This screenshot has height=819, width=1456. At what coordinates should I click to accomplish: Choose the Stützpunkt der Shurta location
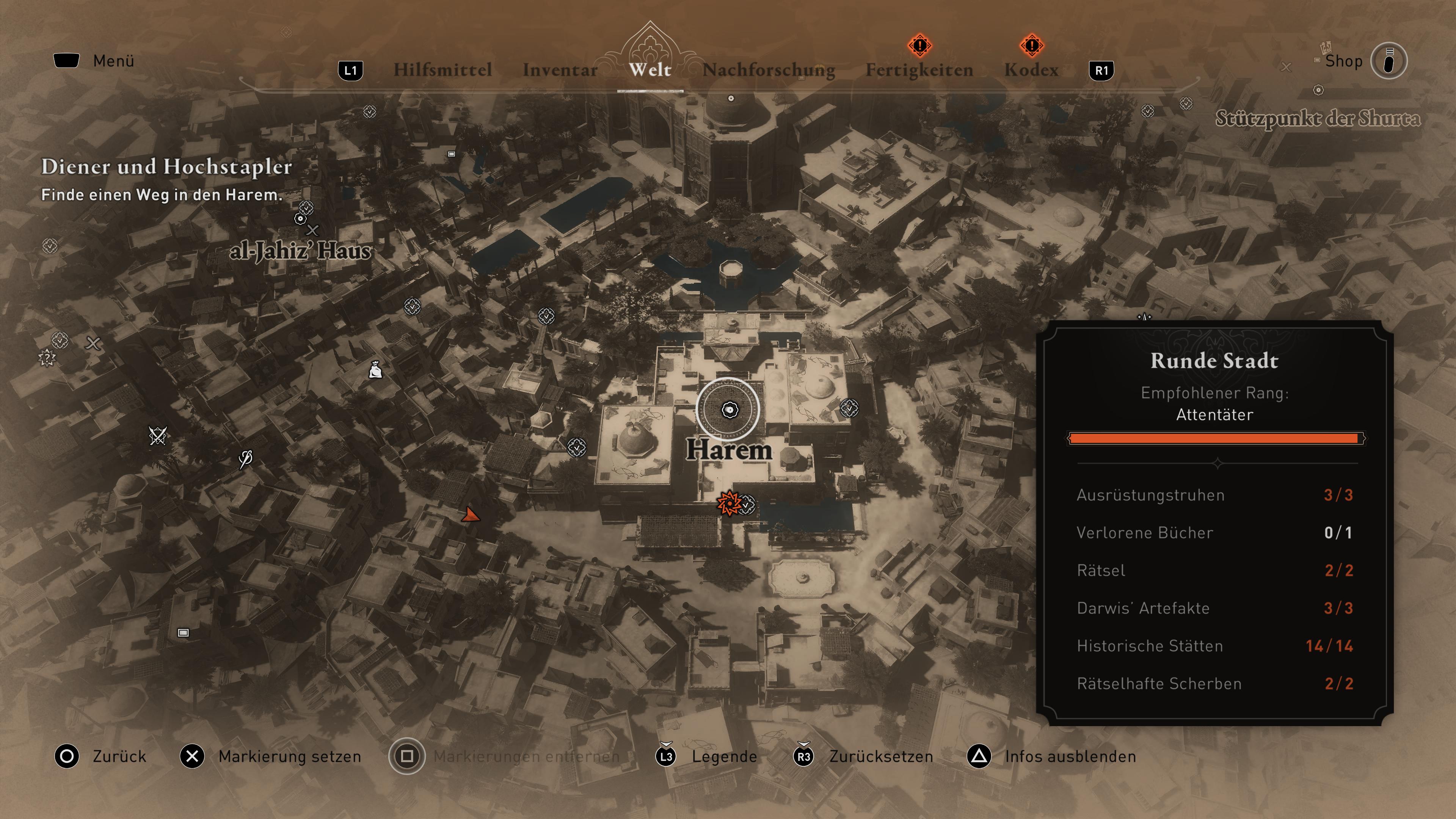pos(1318,119)
